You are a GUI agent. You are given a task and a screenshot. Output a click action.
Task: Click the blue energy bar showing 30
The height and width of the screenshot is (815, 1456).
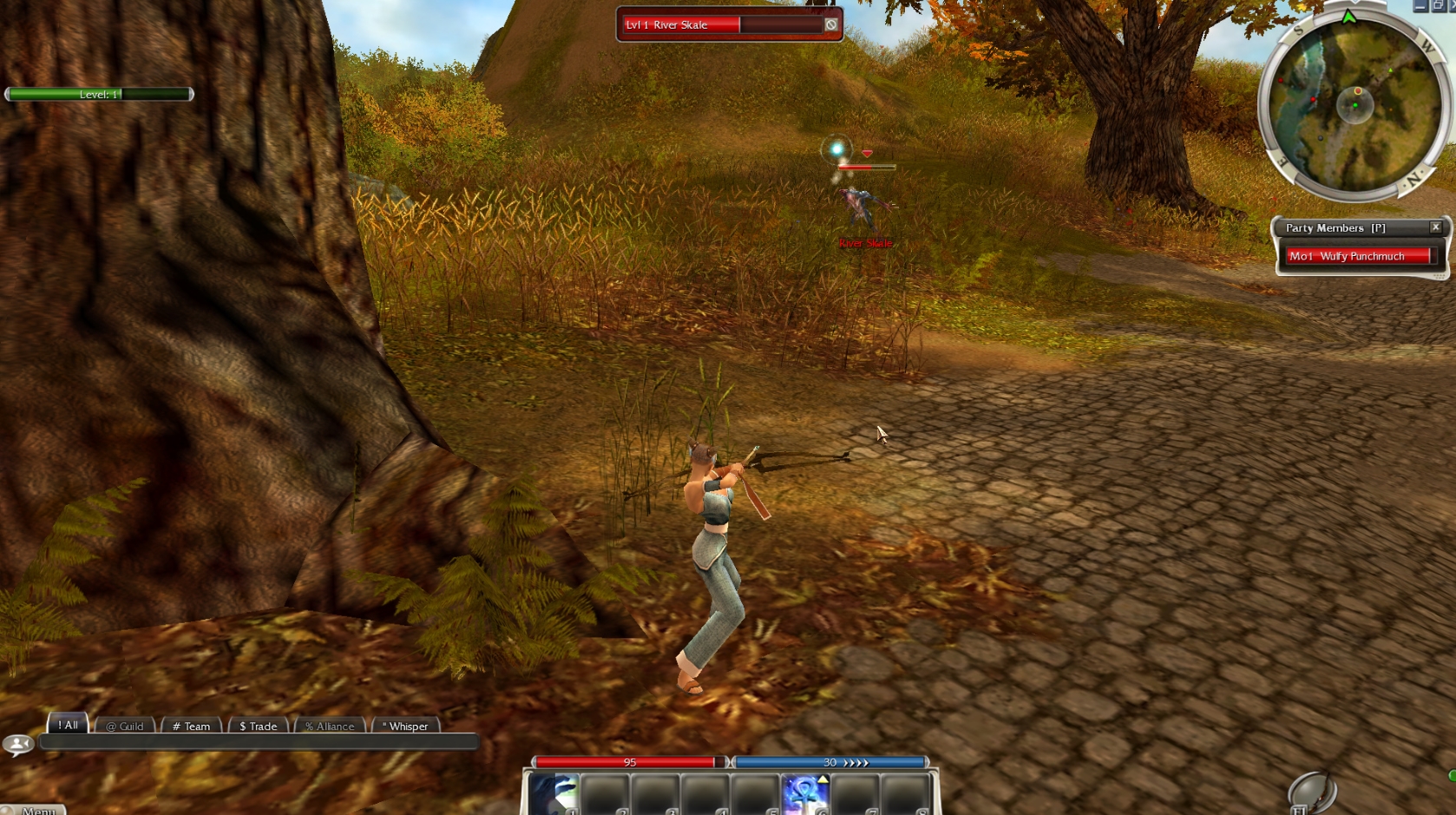tap(829, 761)
